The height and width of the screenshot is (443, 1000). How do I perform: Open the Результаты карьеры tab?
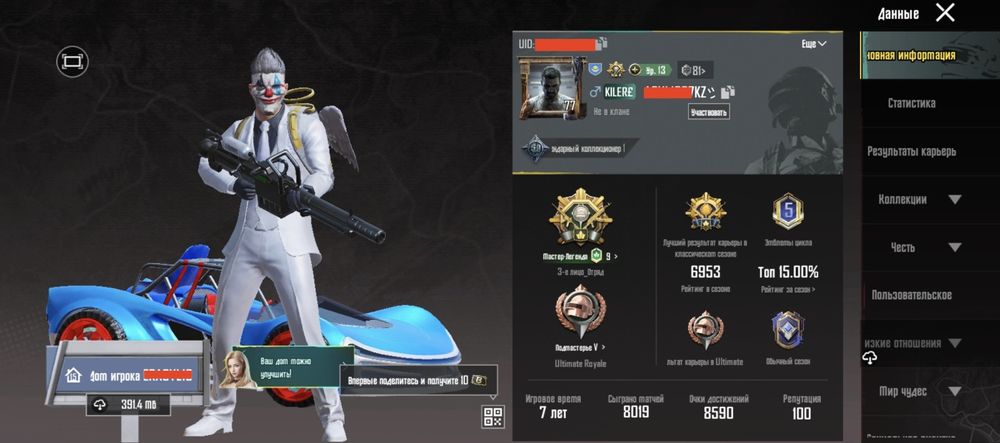tap(911, 151)
